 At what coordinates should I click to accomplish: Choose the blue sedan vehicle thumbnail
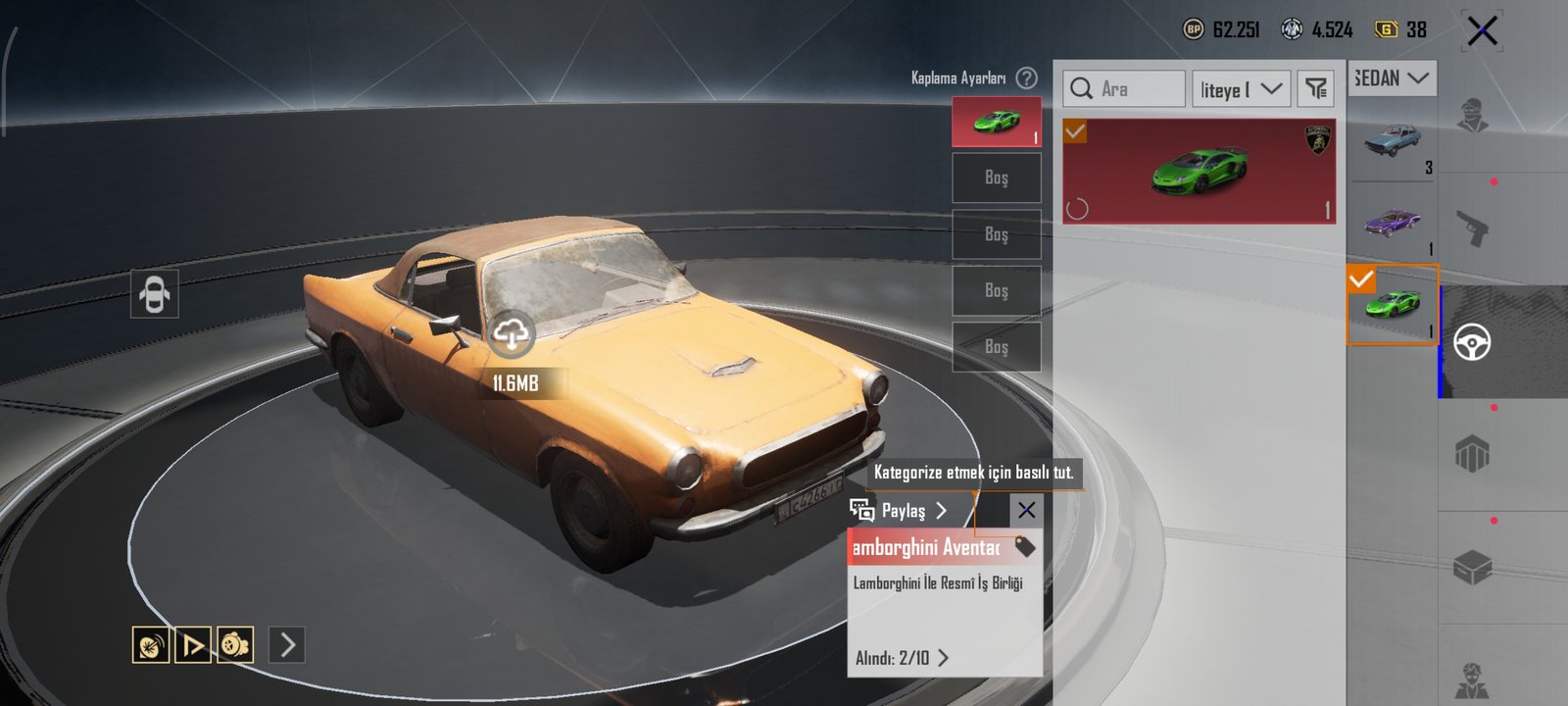1393,141
